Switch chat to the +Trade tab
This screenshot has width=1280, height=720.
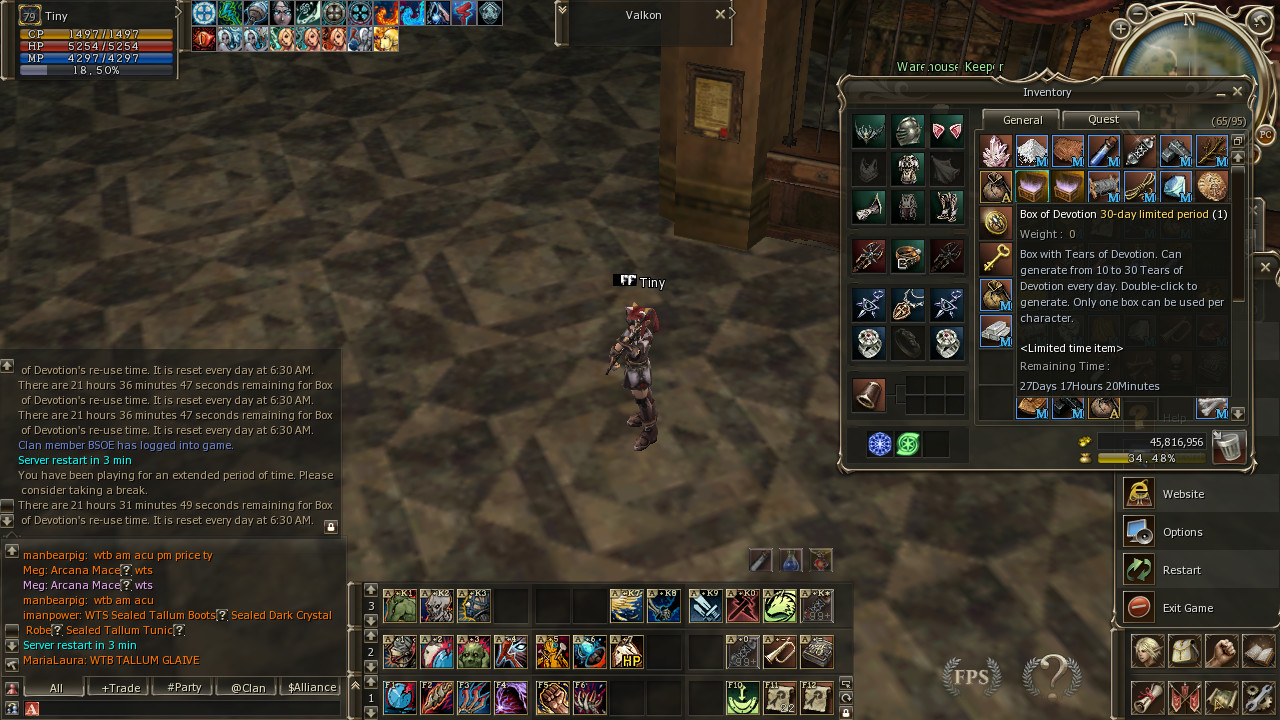pyautogui.click(x=120, y=688)
